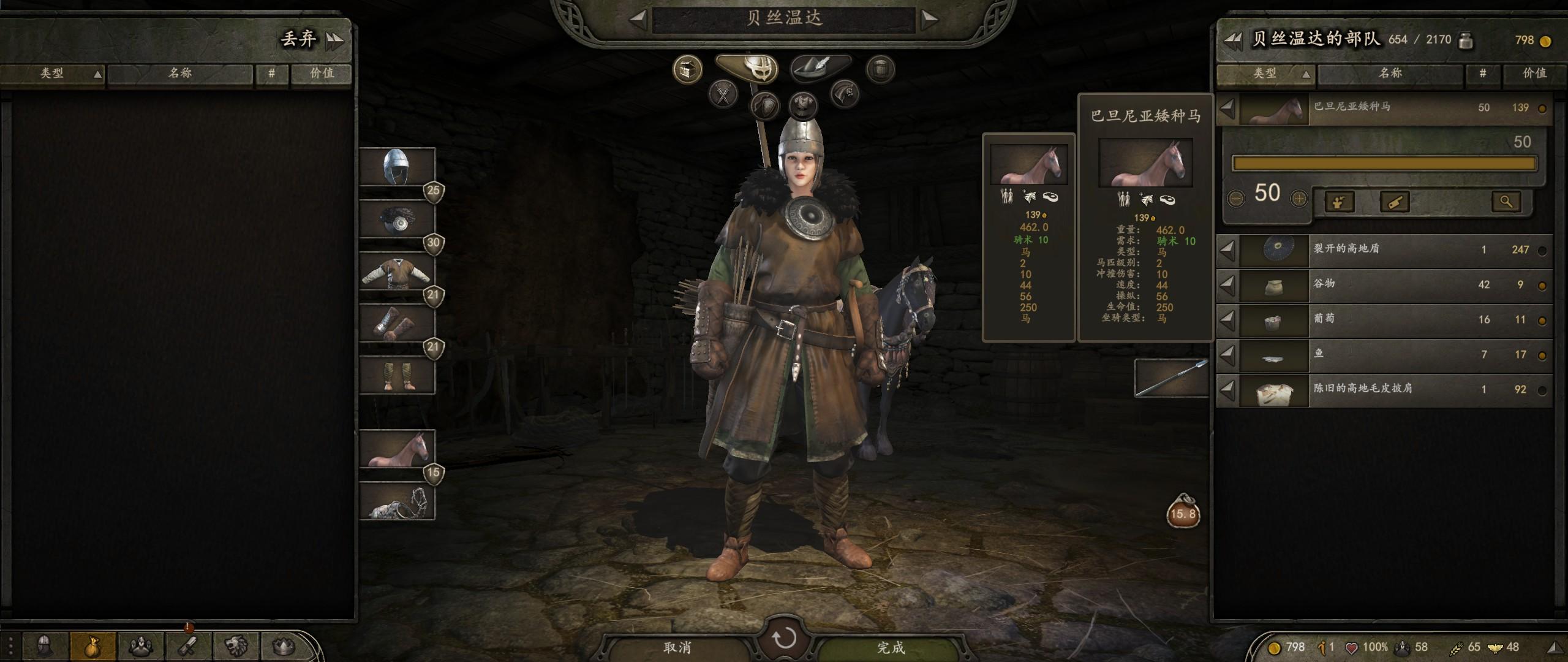Select the 裂开的高地盾 shield row
The image size is (1568, 662).
(1384, 250)
